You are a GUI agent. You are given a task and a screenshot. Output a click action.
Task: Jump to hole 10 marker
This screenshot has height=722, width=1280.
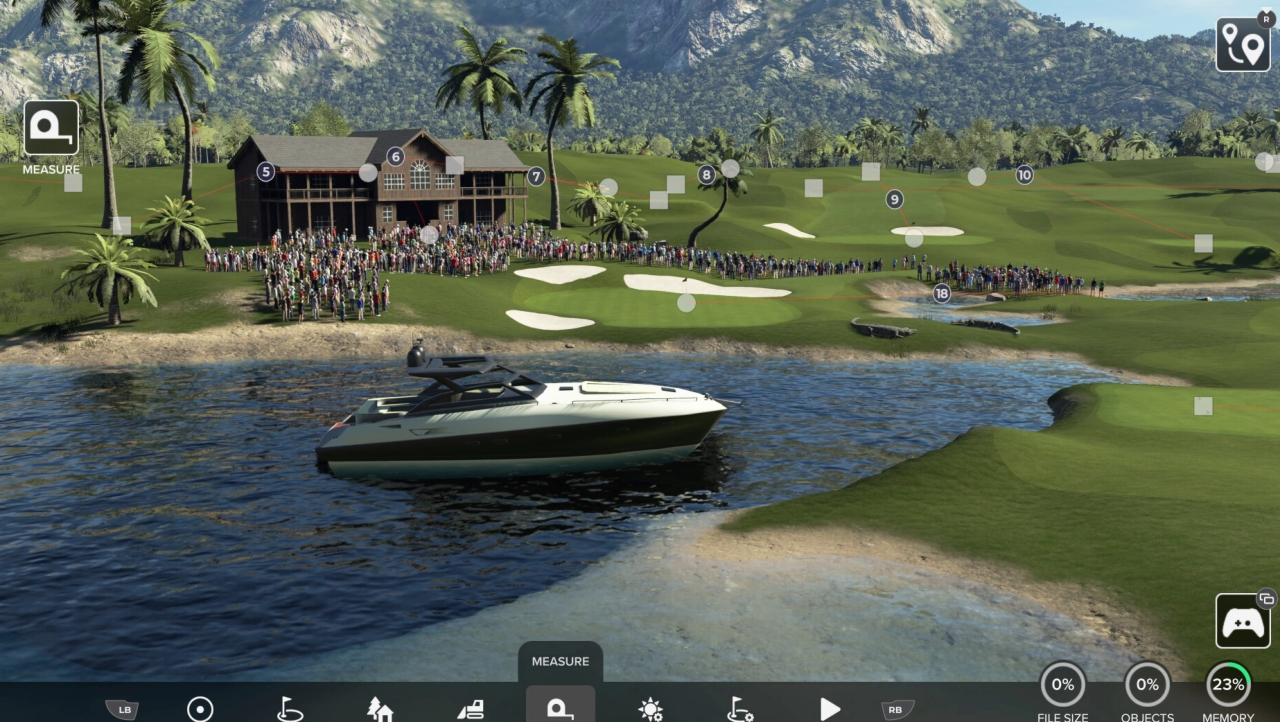[1024, 175]
